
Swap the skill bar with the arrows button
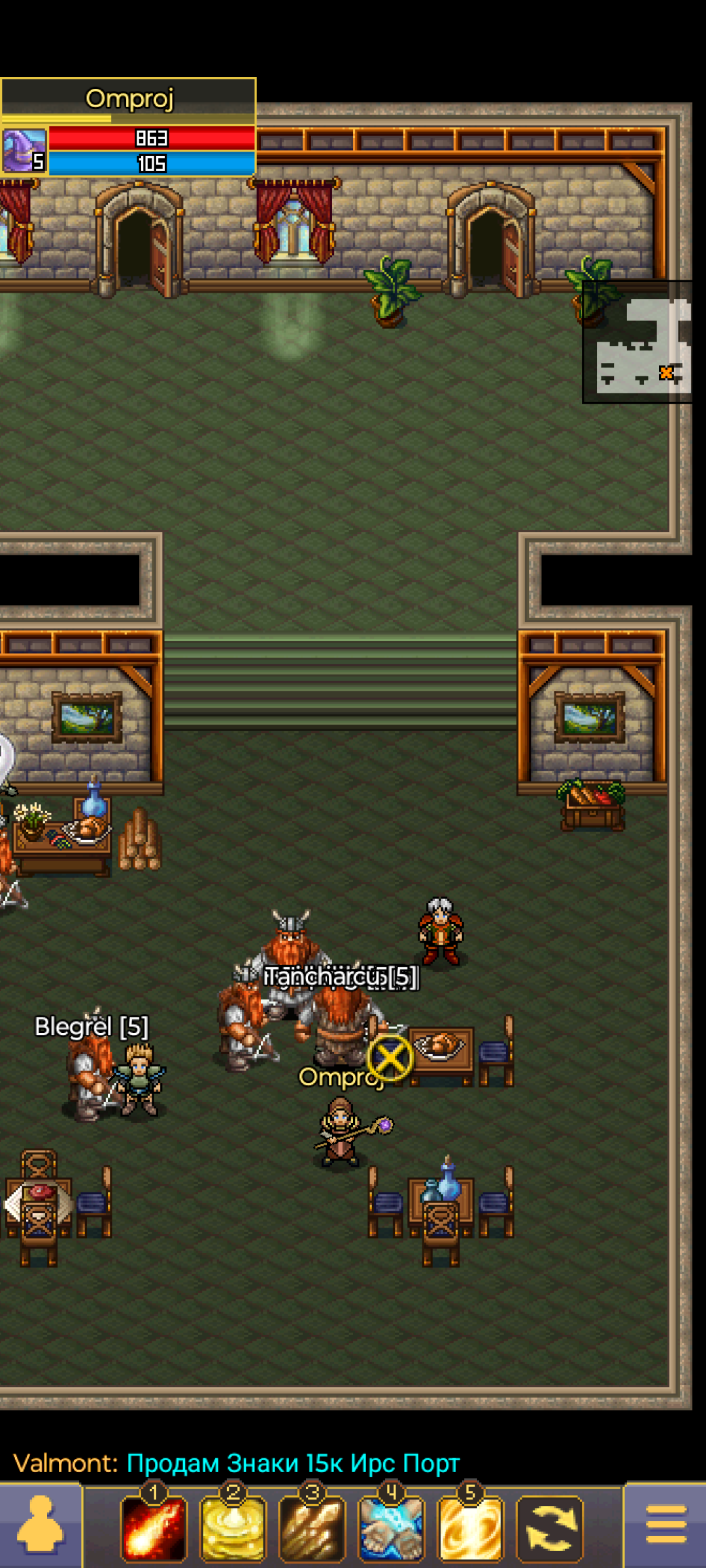click(x=550, y=1529)
